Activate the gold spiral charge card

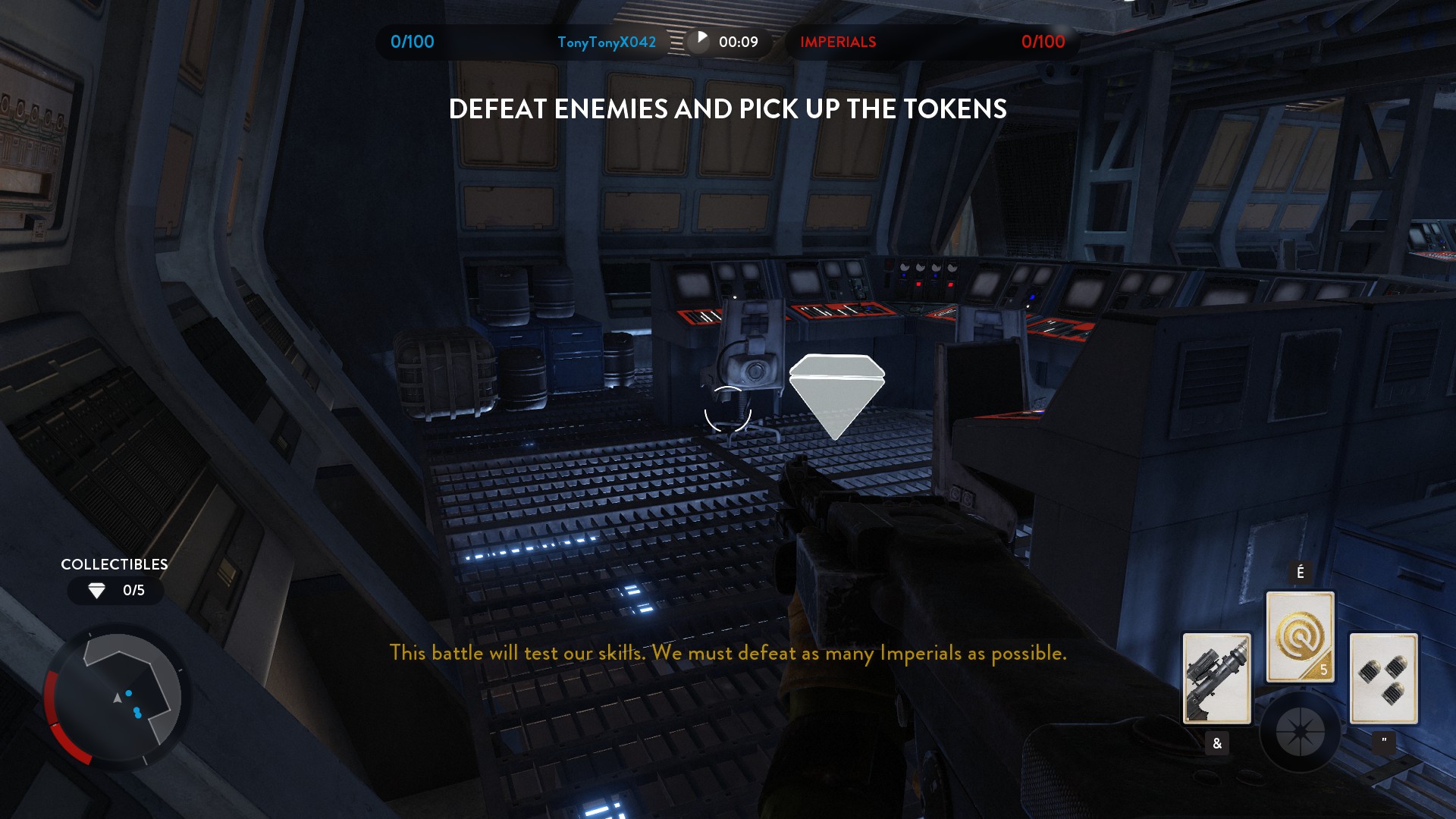[1300, 637]
